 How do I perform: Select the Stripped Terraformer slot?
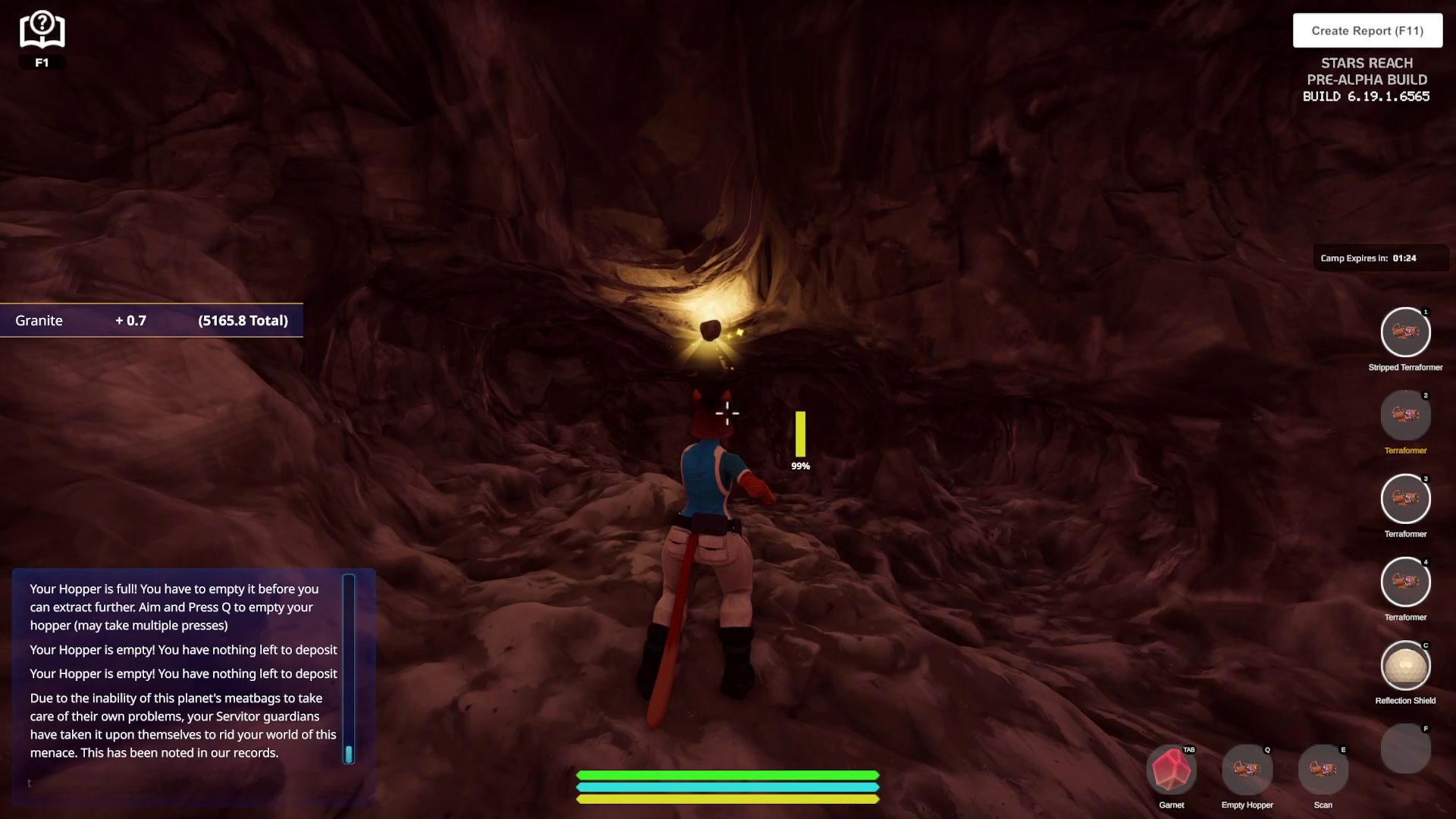[x=1405, y=332]
